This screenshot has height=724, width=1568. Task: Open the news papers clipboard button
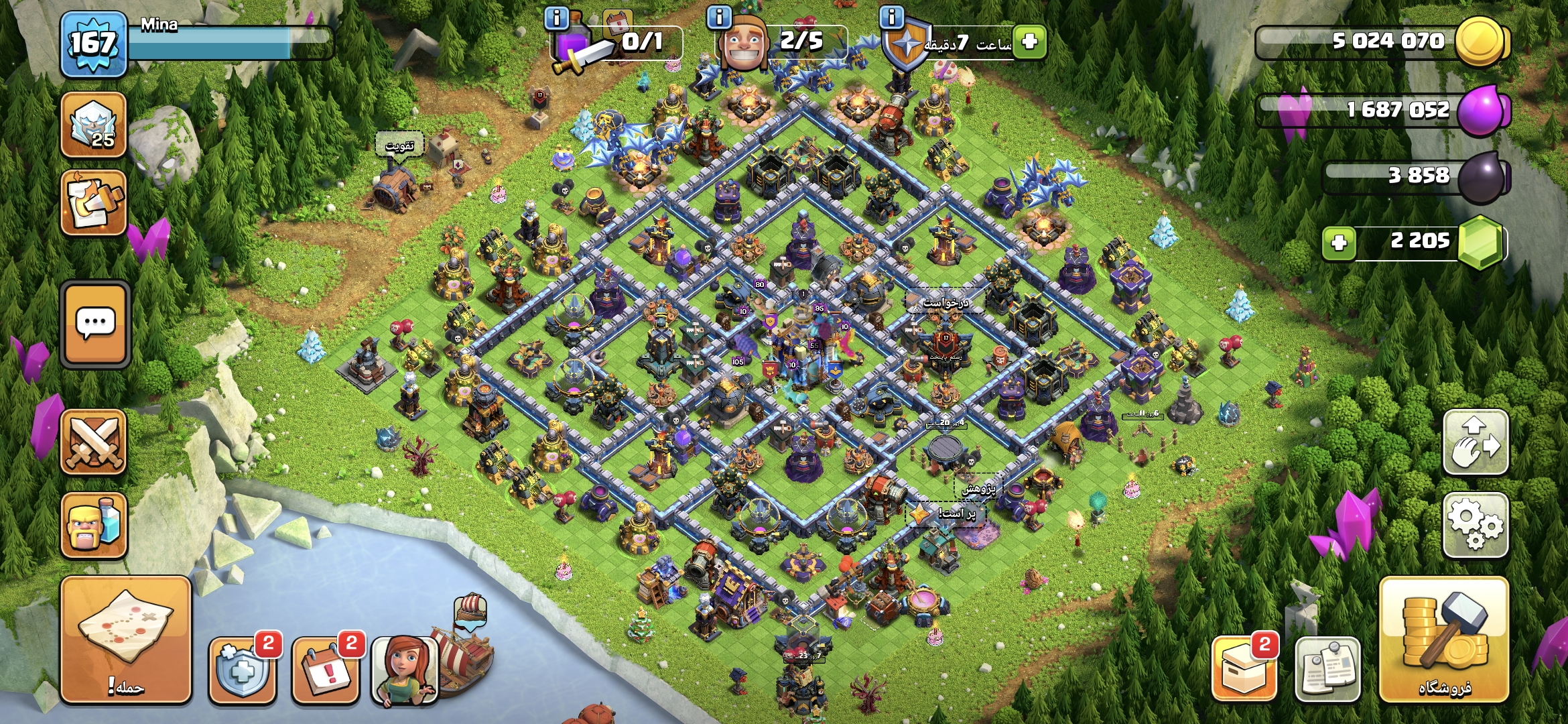pos(1327,668)
